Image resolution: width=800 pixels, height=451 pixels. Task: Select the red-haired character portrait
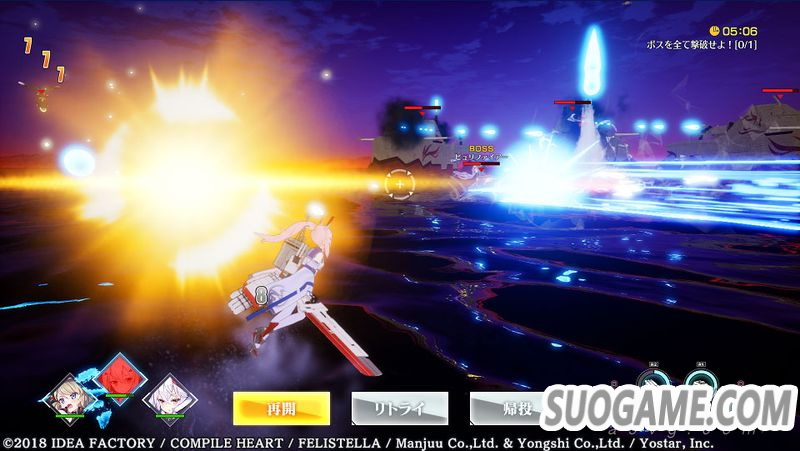(117, 380)
